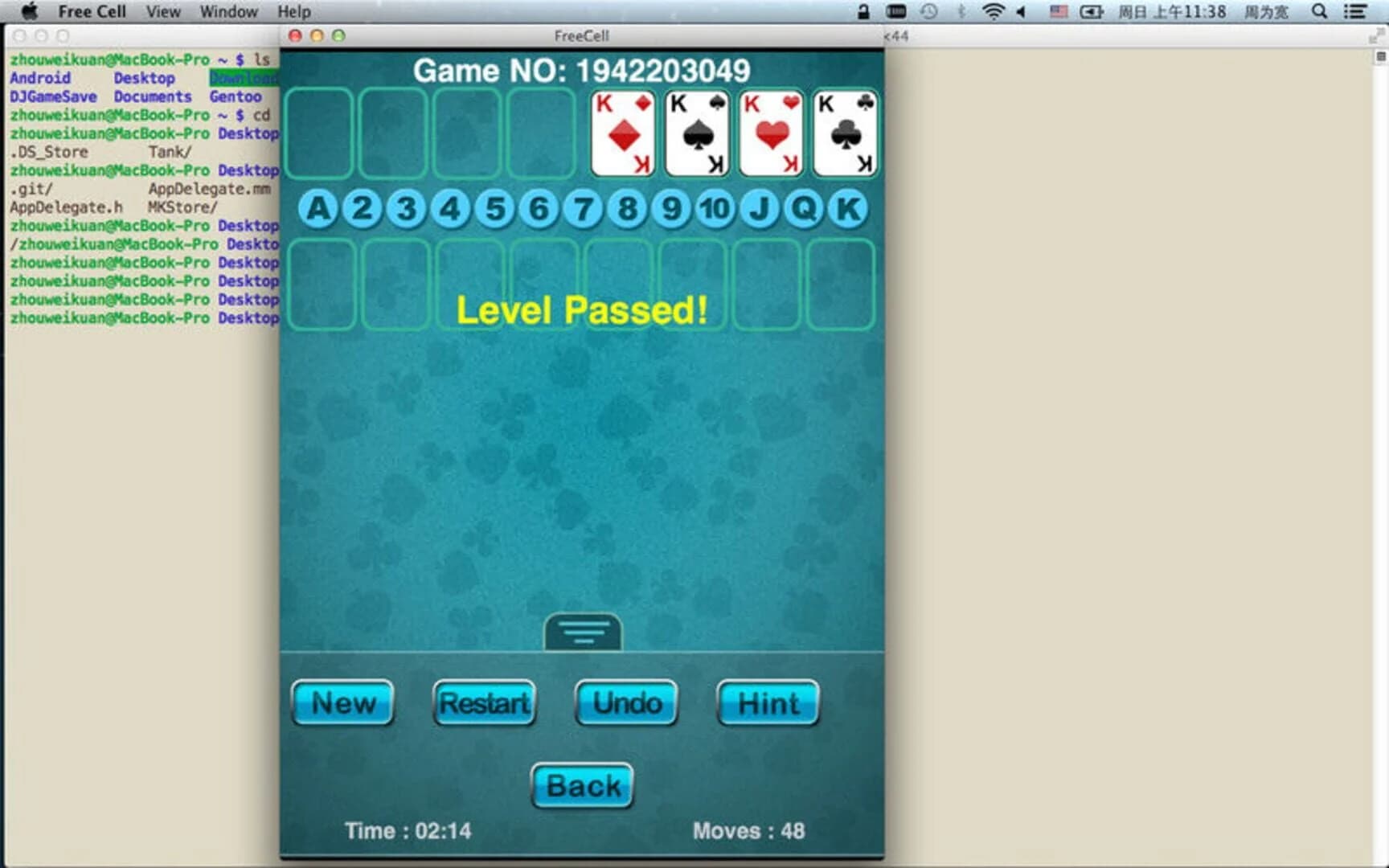Click the 7 rank indicator circle

583,208
